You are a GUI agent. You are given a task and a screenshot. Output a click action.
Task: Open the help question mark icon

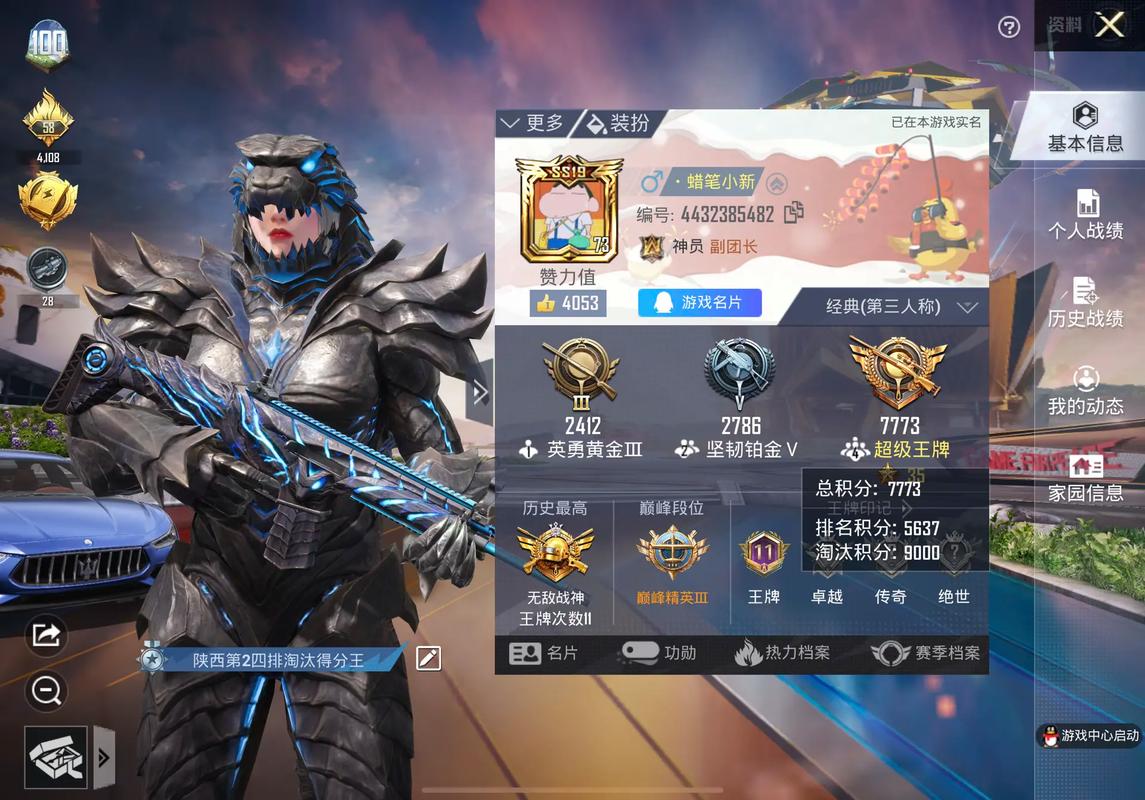click(1009, 27)
